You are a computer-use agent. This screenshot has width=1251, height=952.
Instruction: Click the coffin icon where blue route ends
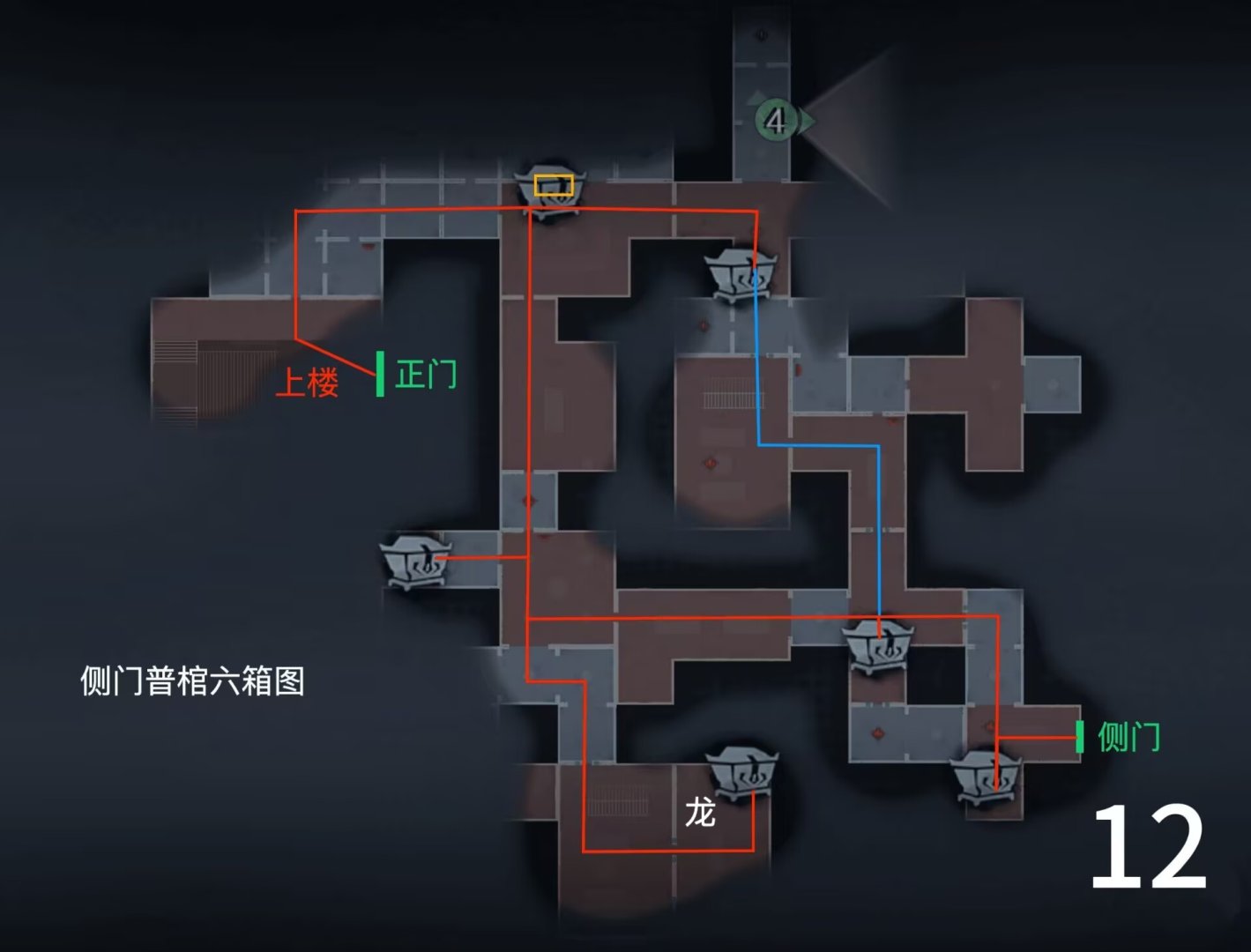[880, 648]
